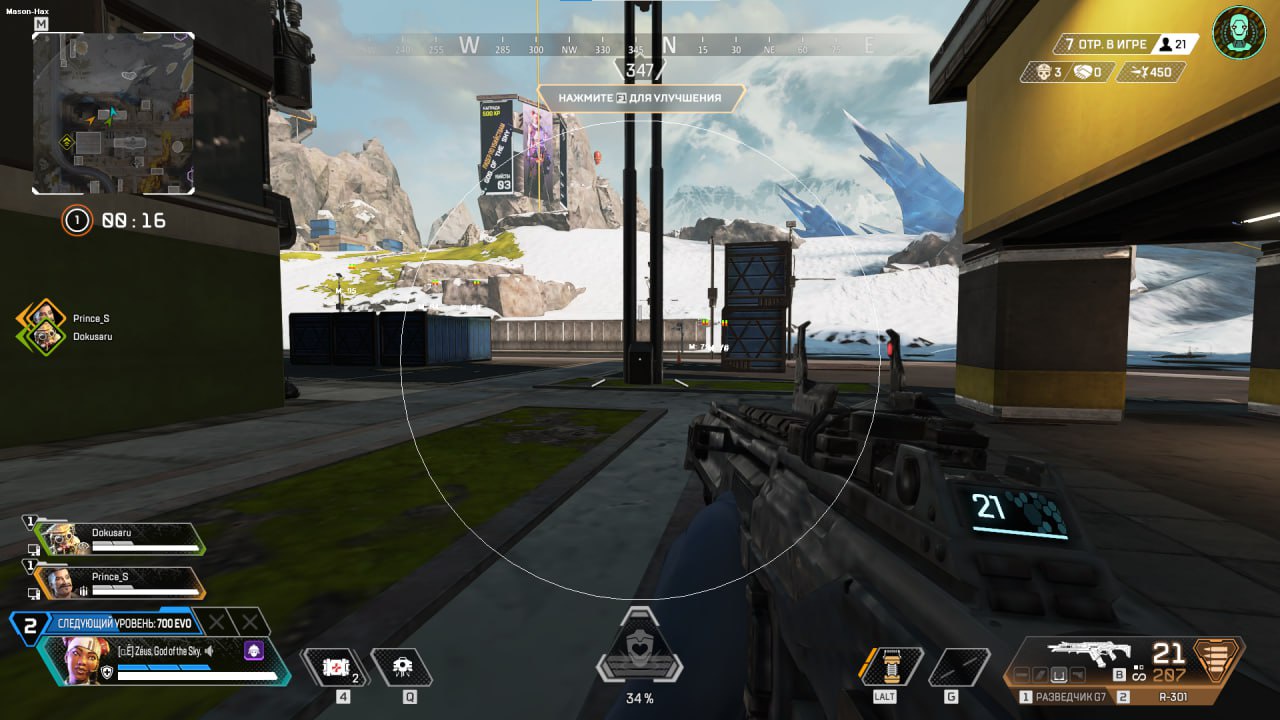Select the med kit item icon

[335, 666]
